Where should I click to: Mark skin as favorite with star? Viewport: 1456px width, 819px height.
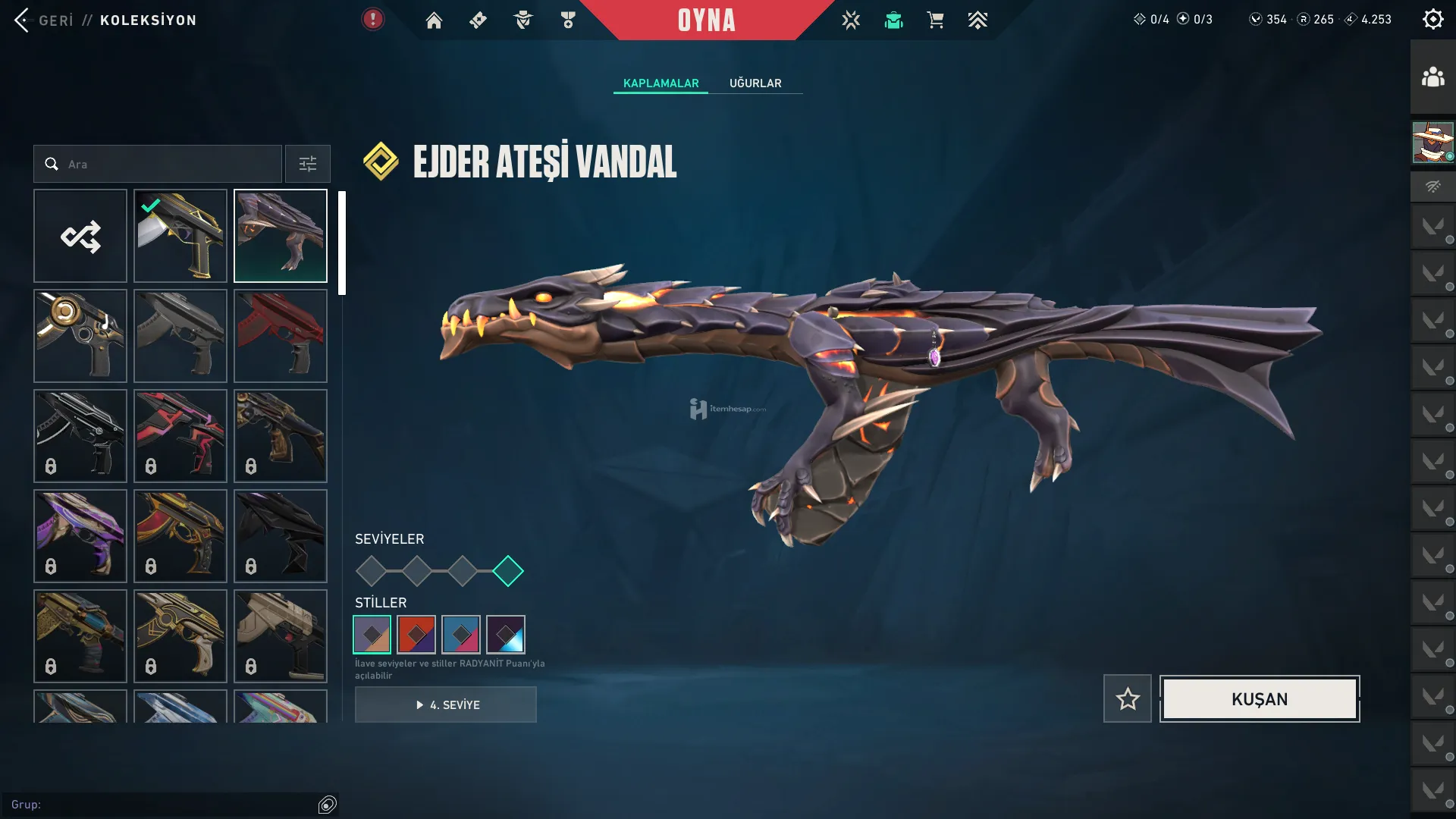[x=1128, y=699]
